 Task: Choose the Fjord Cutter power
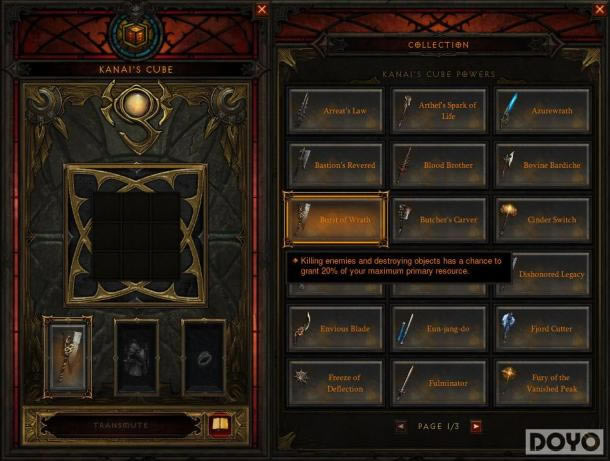coord(542,328)
